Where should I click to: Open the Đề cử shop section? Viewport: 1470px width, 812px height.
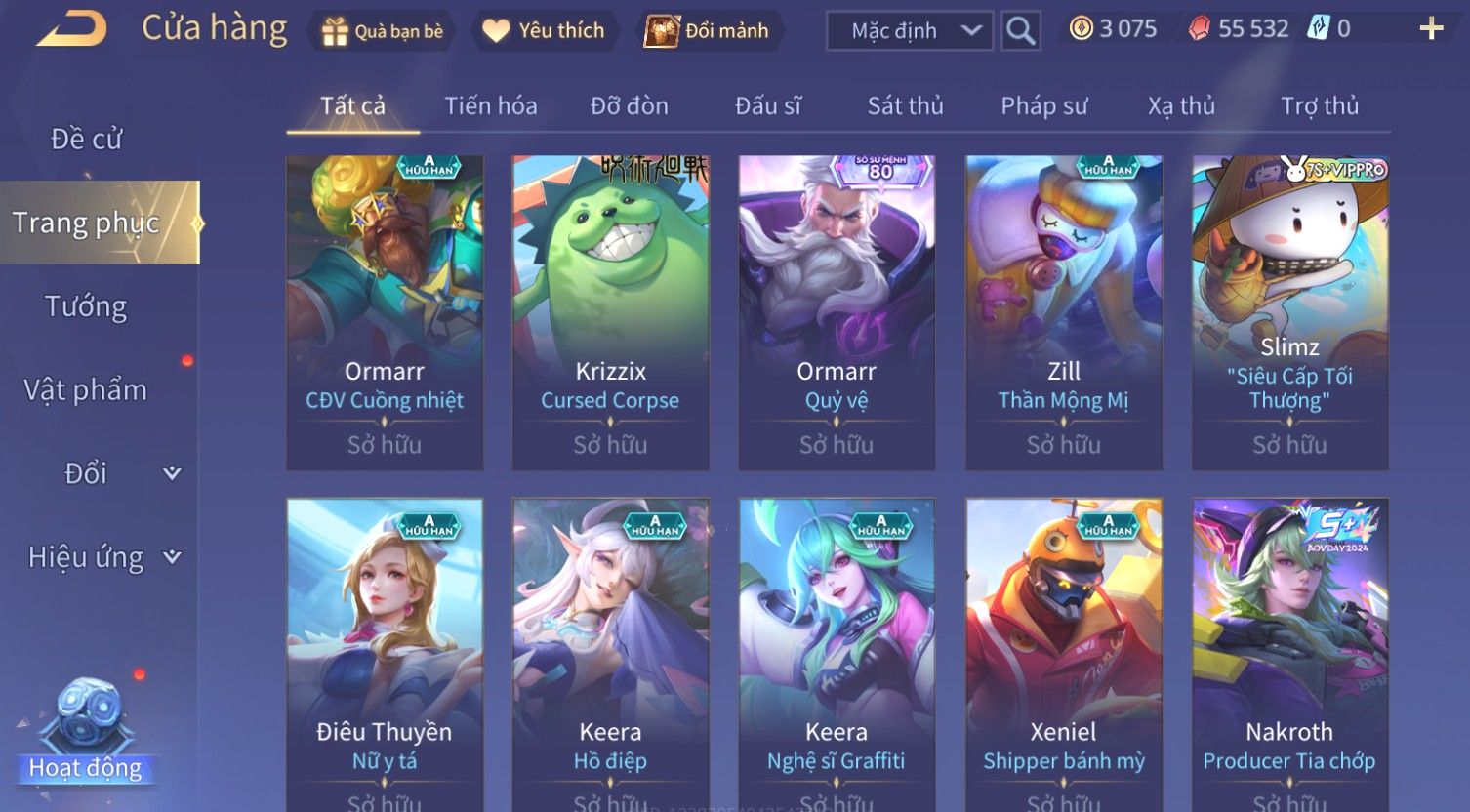point(86,140)
